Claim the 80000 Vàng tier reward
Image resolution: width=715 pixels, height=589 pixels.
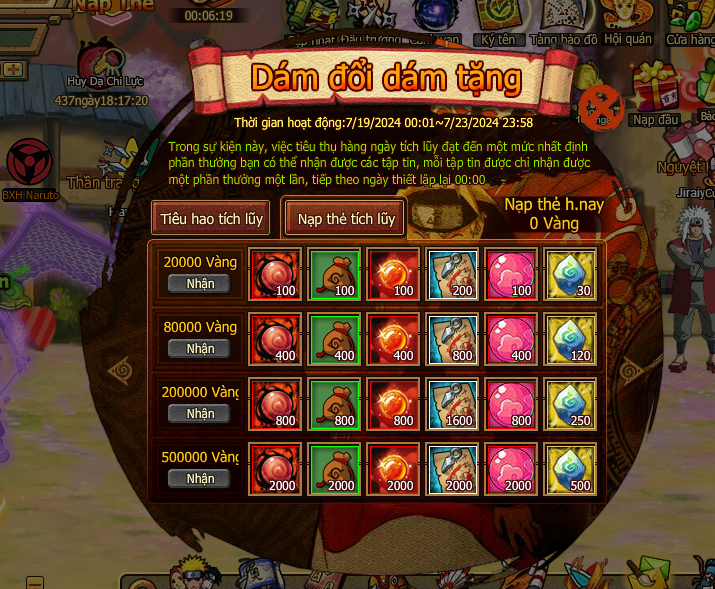tap(200, 349)
